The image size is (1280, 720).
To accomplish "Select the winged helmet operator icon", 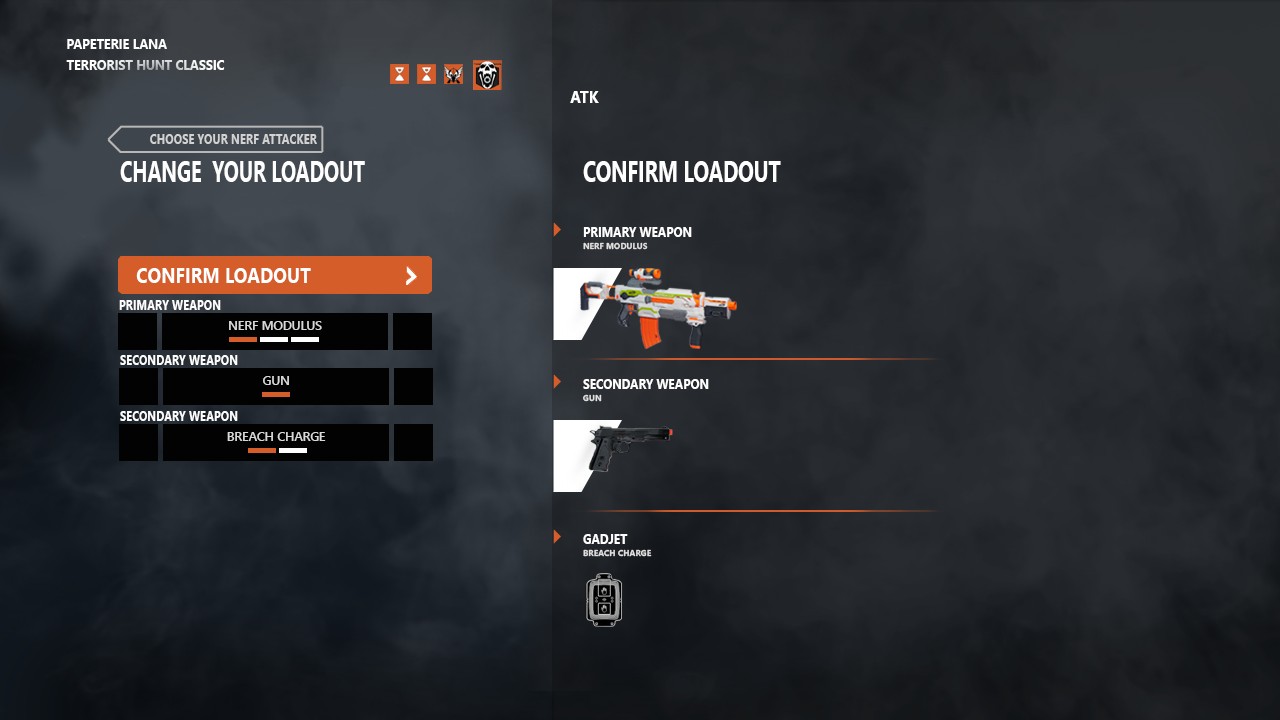I will click(453, 75).
